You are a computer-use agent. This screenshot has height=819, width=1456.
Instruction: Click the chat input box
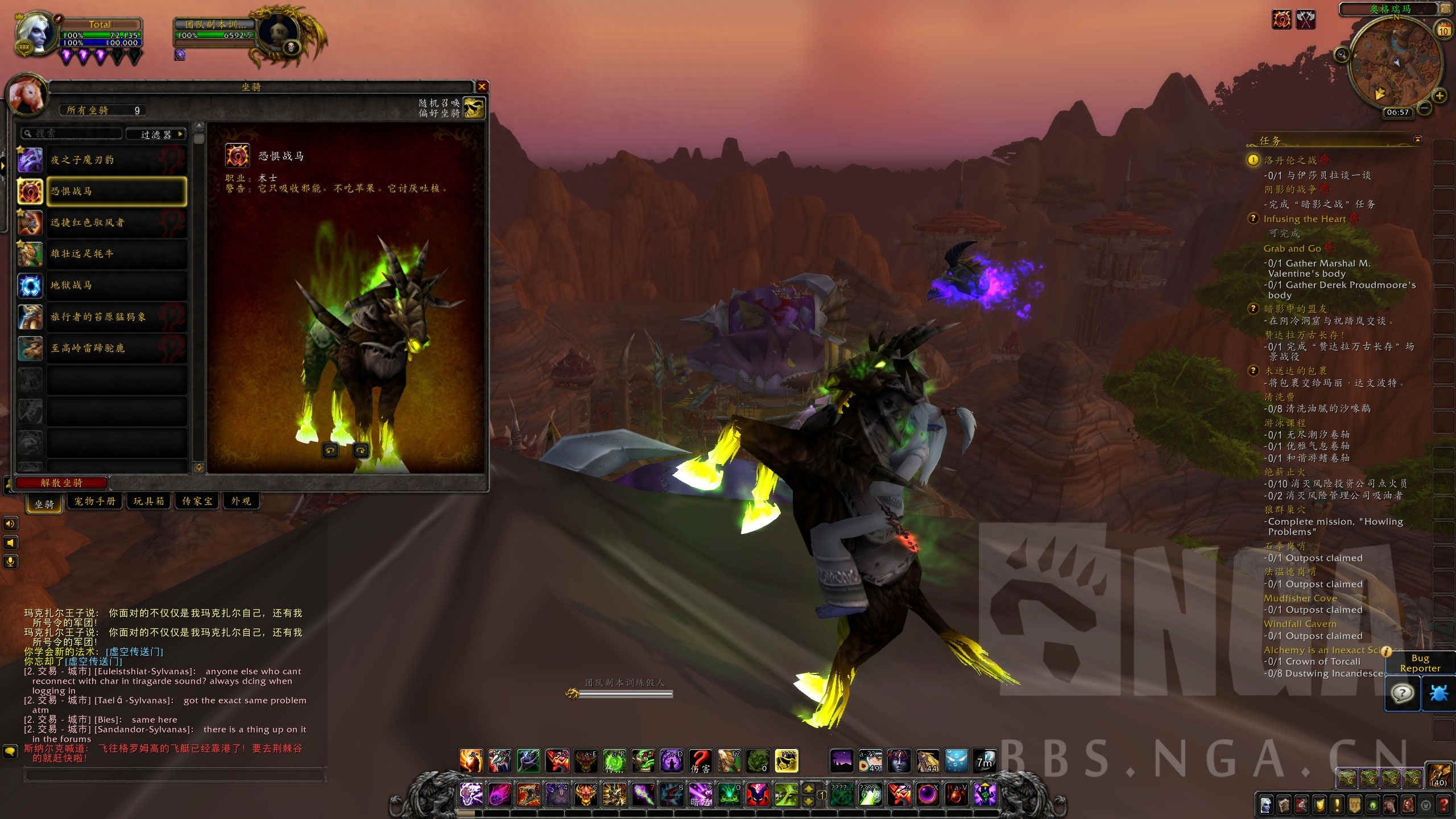click(x=174, y=775)
